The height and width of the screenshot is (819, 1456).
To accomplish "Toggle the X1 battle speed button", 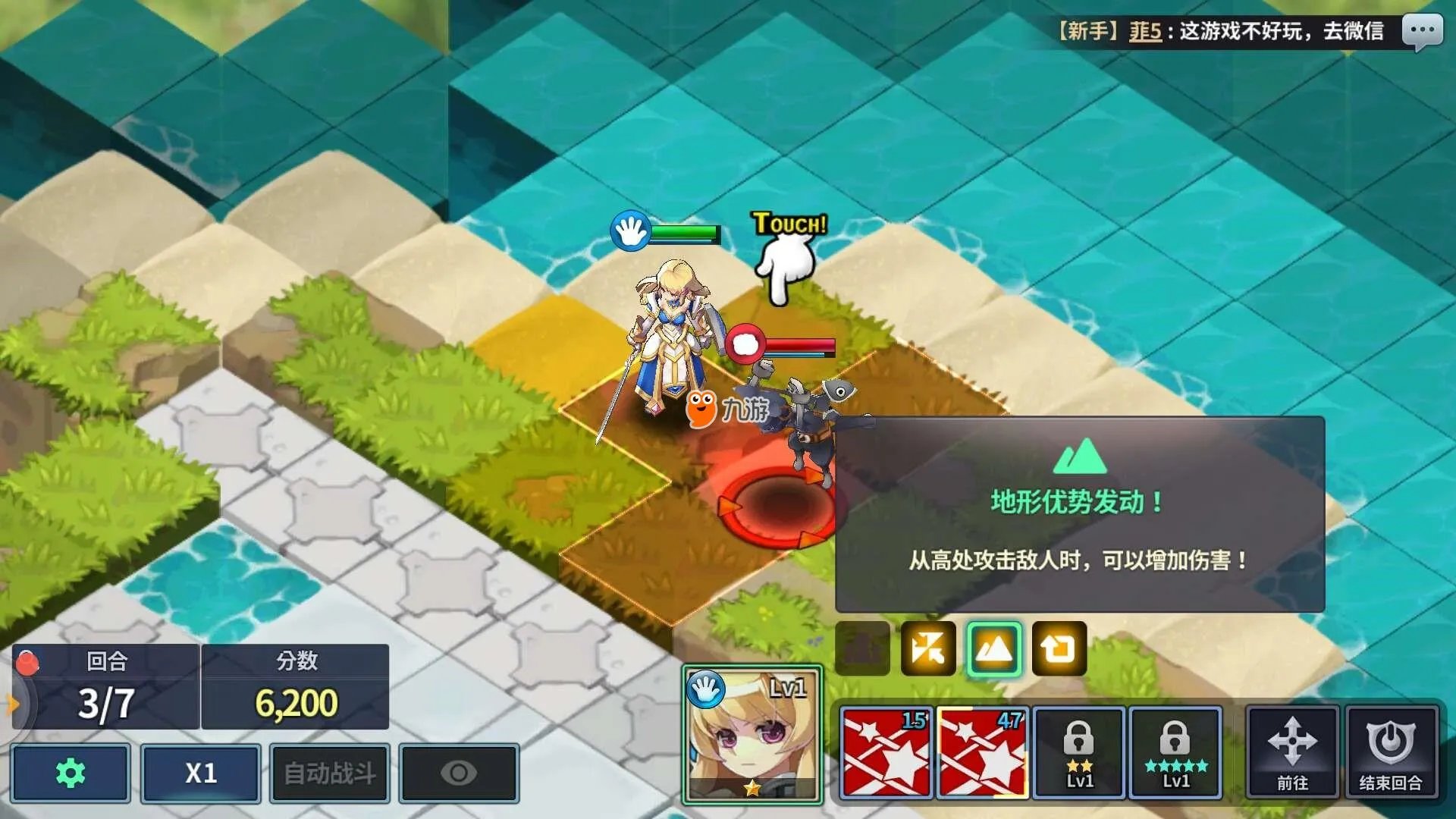I will point(201,773).
